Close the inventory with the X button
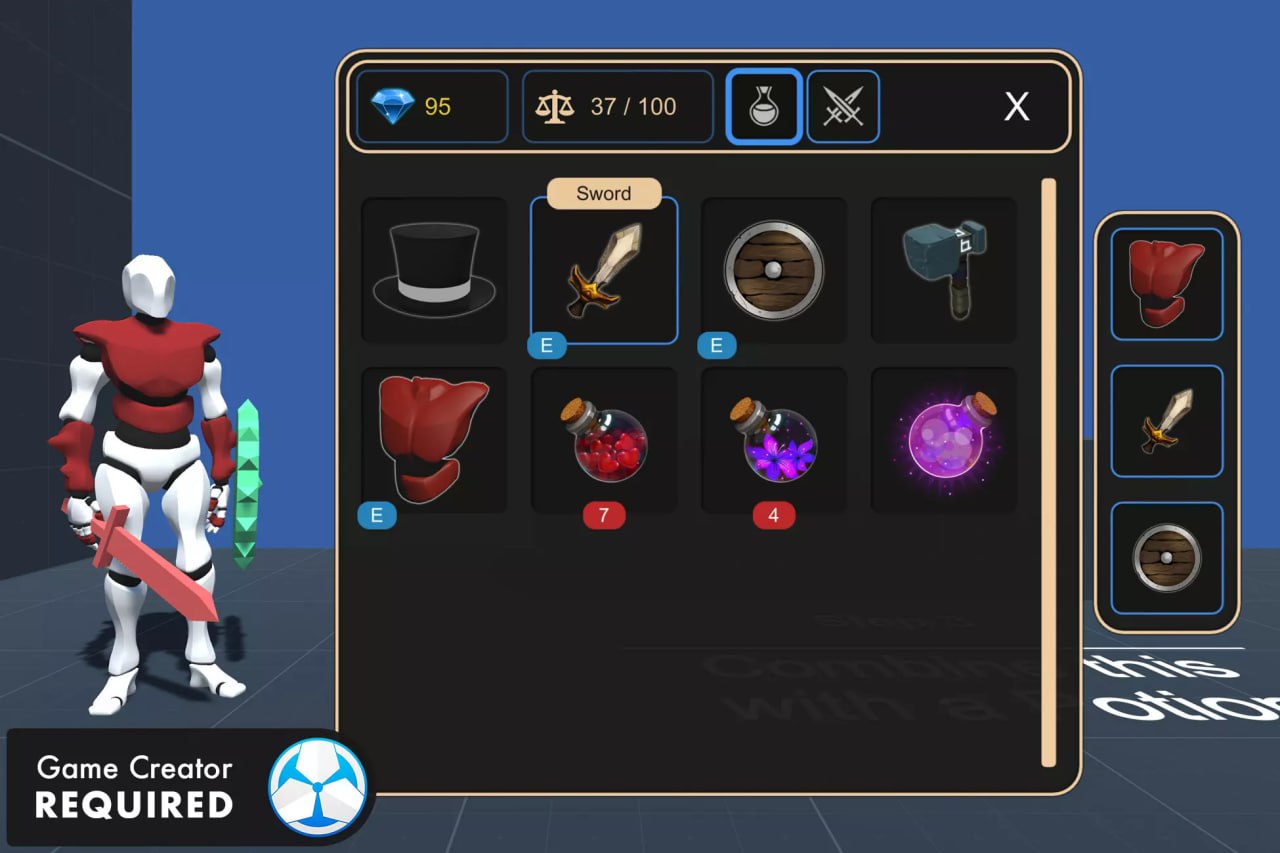This screenshot has height=853, width=1280. (x=1016, y=106)
